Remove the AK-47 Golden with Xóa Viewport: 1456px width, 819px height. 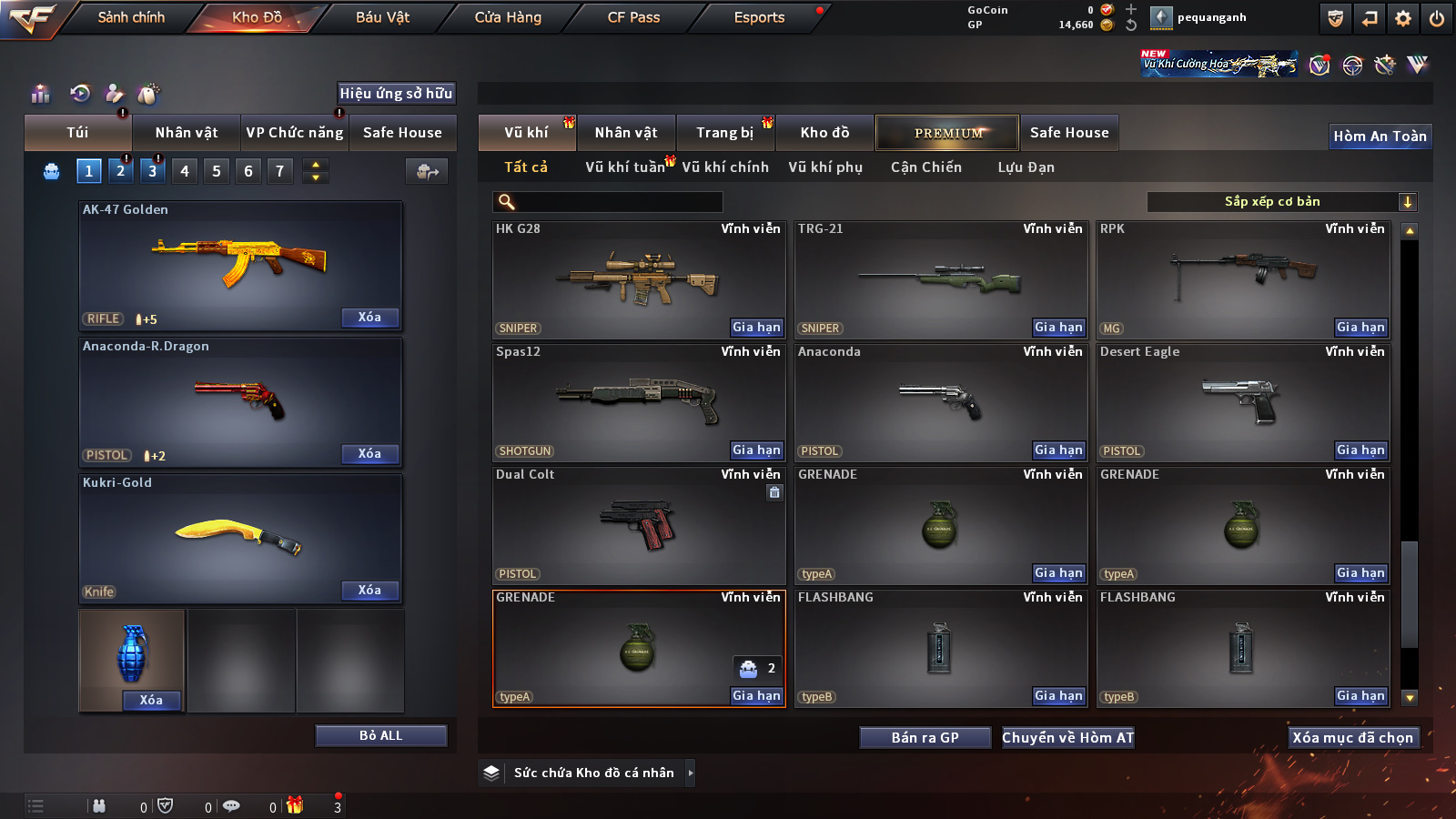[369, 318]
